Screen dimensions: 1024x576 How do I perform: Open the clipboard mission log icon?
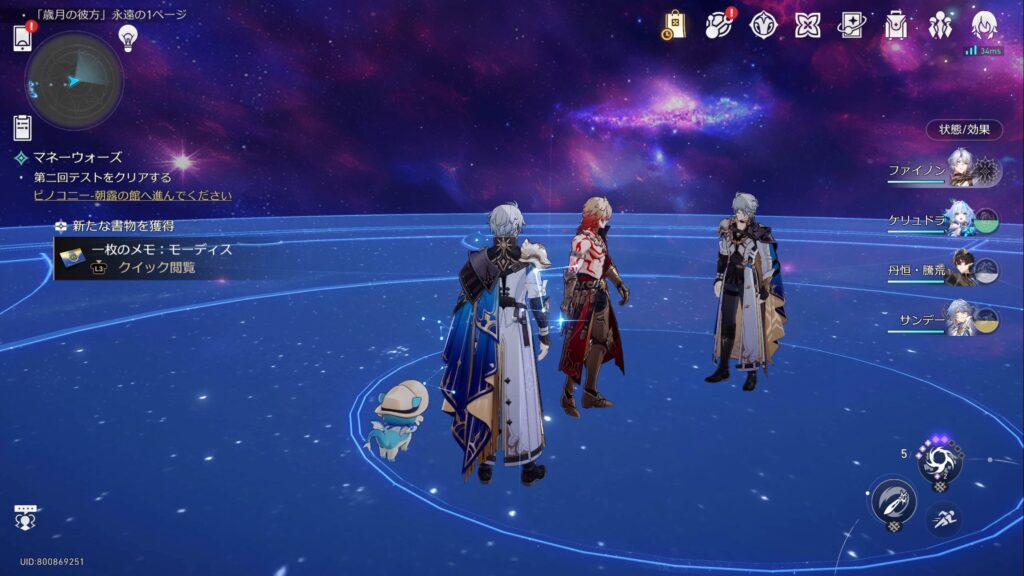pos(22,127)
